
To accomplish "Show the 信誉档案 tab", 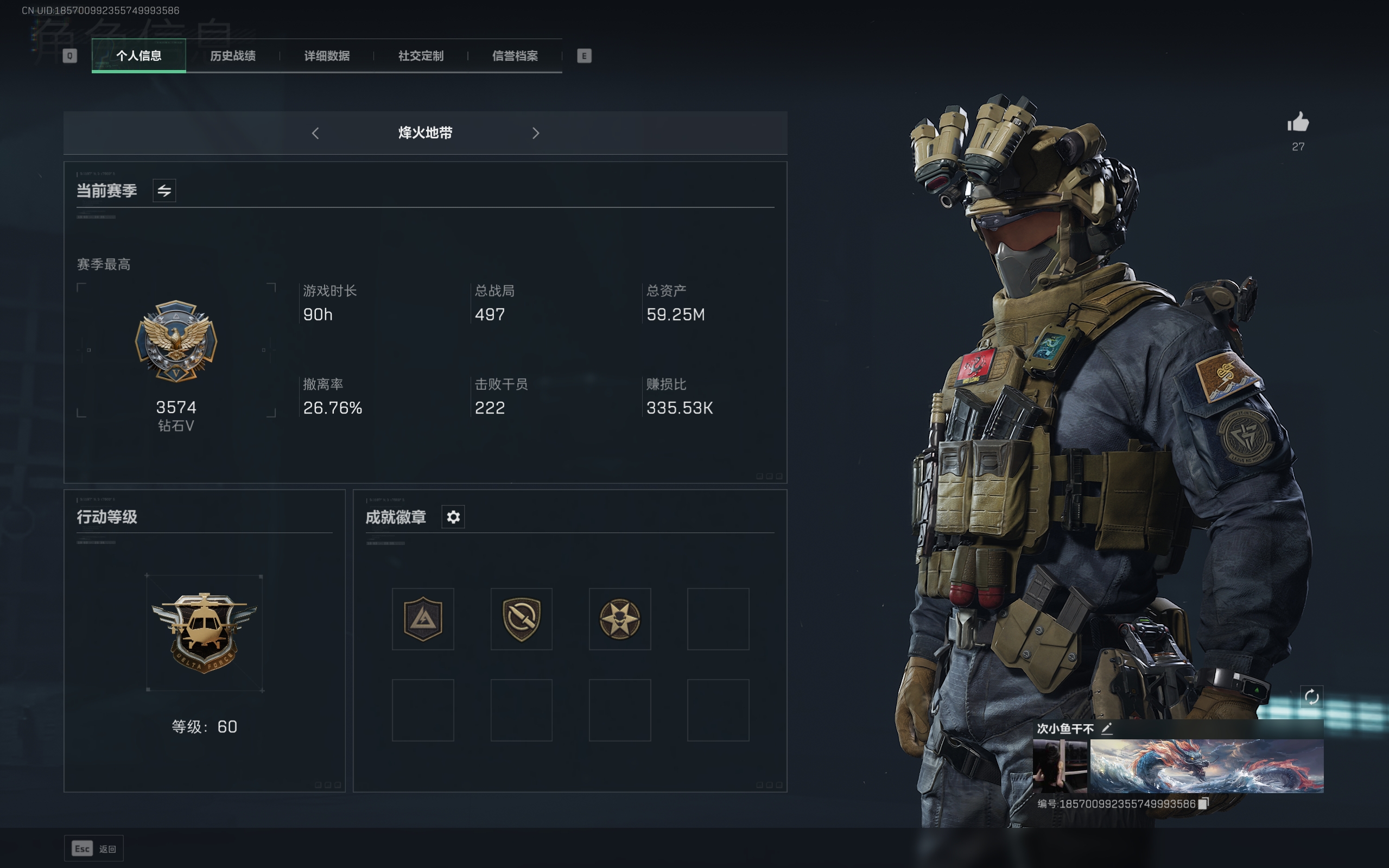I will coord(515,56).
